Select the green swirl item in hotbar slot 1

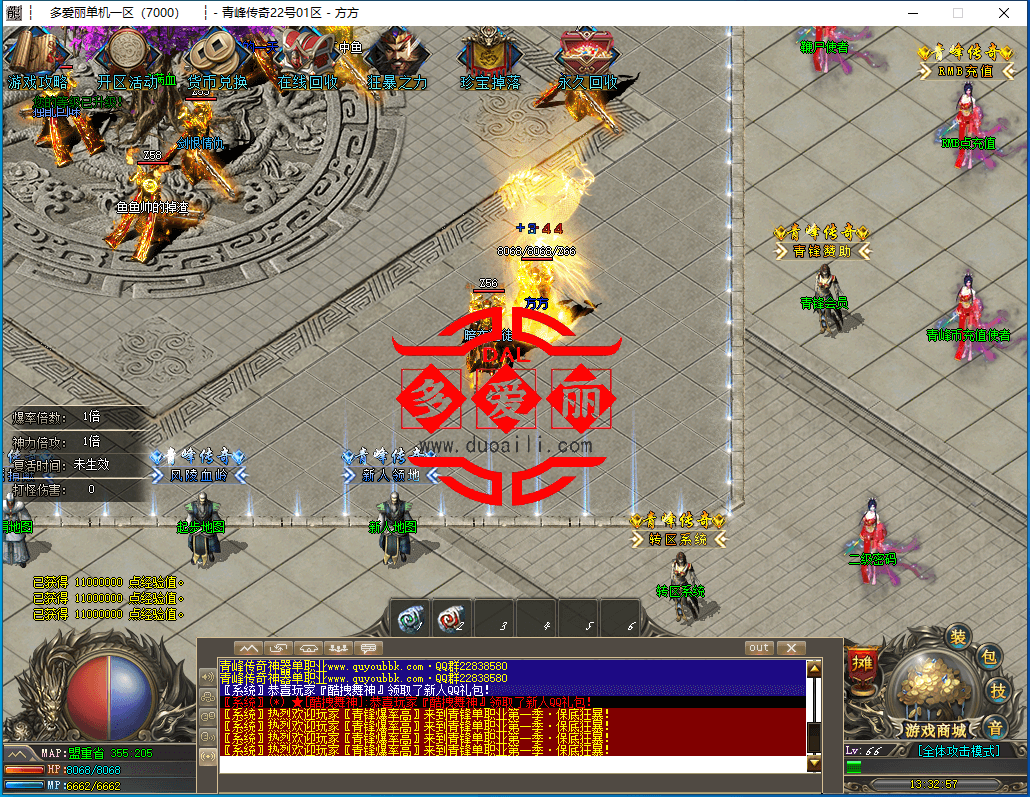click(x=410, y=618)
